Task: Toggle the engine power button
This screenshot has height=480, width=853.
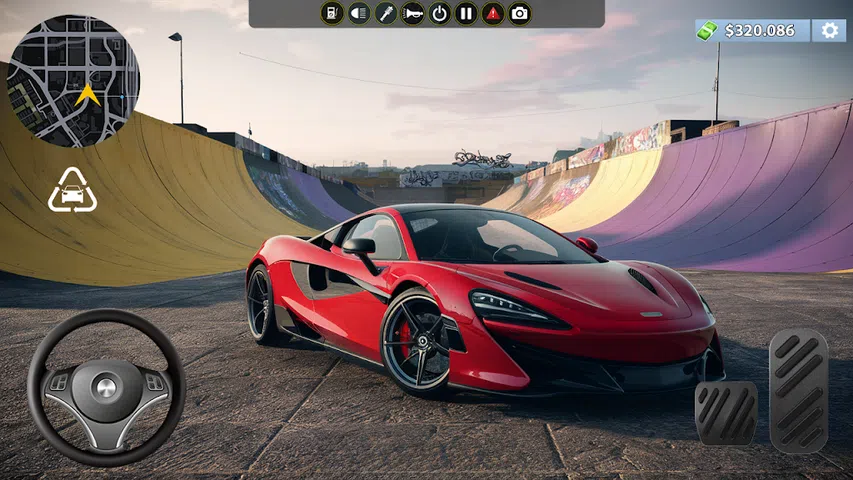Action: click(x=439, y=13)
